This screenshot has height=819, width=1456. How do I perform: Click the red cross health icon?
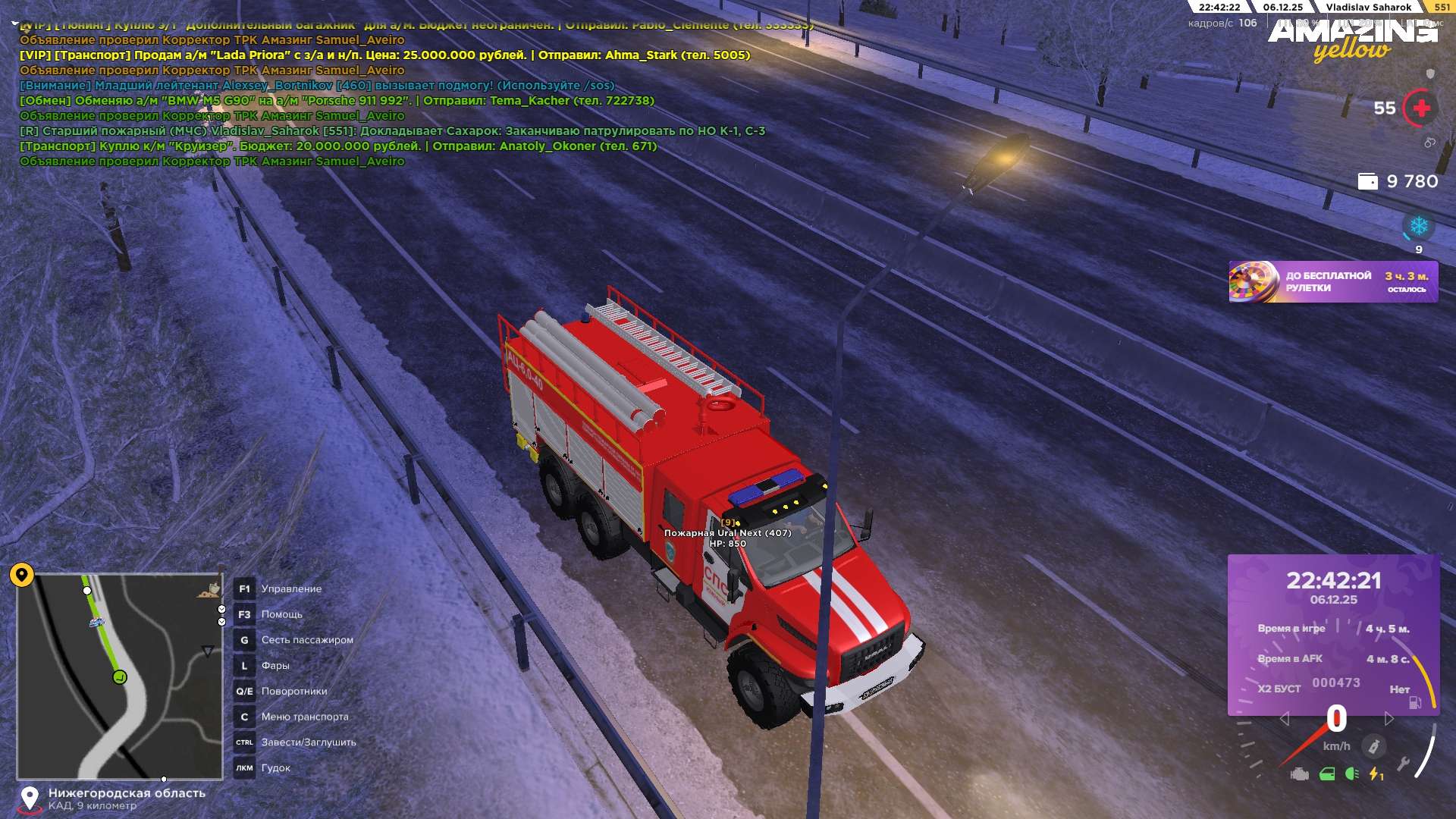tap(1421, 108)
